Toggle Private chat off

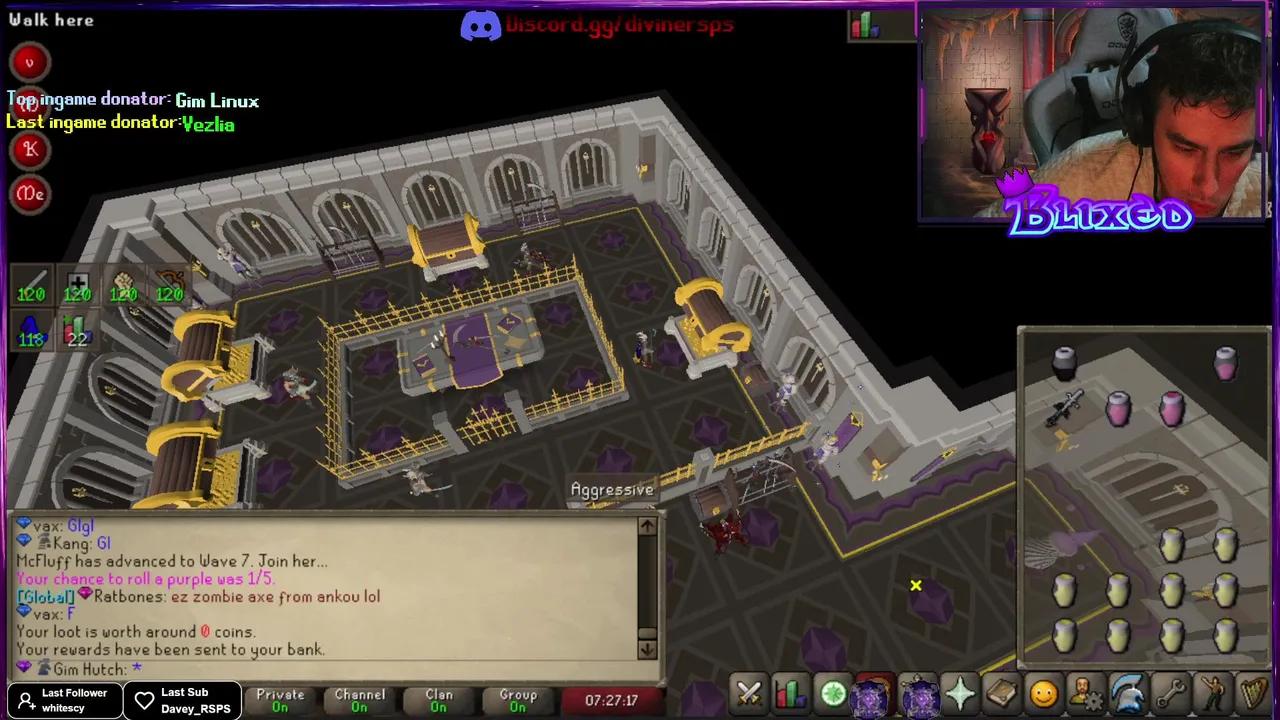coord(279,700)
